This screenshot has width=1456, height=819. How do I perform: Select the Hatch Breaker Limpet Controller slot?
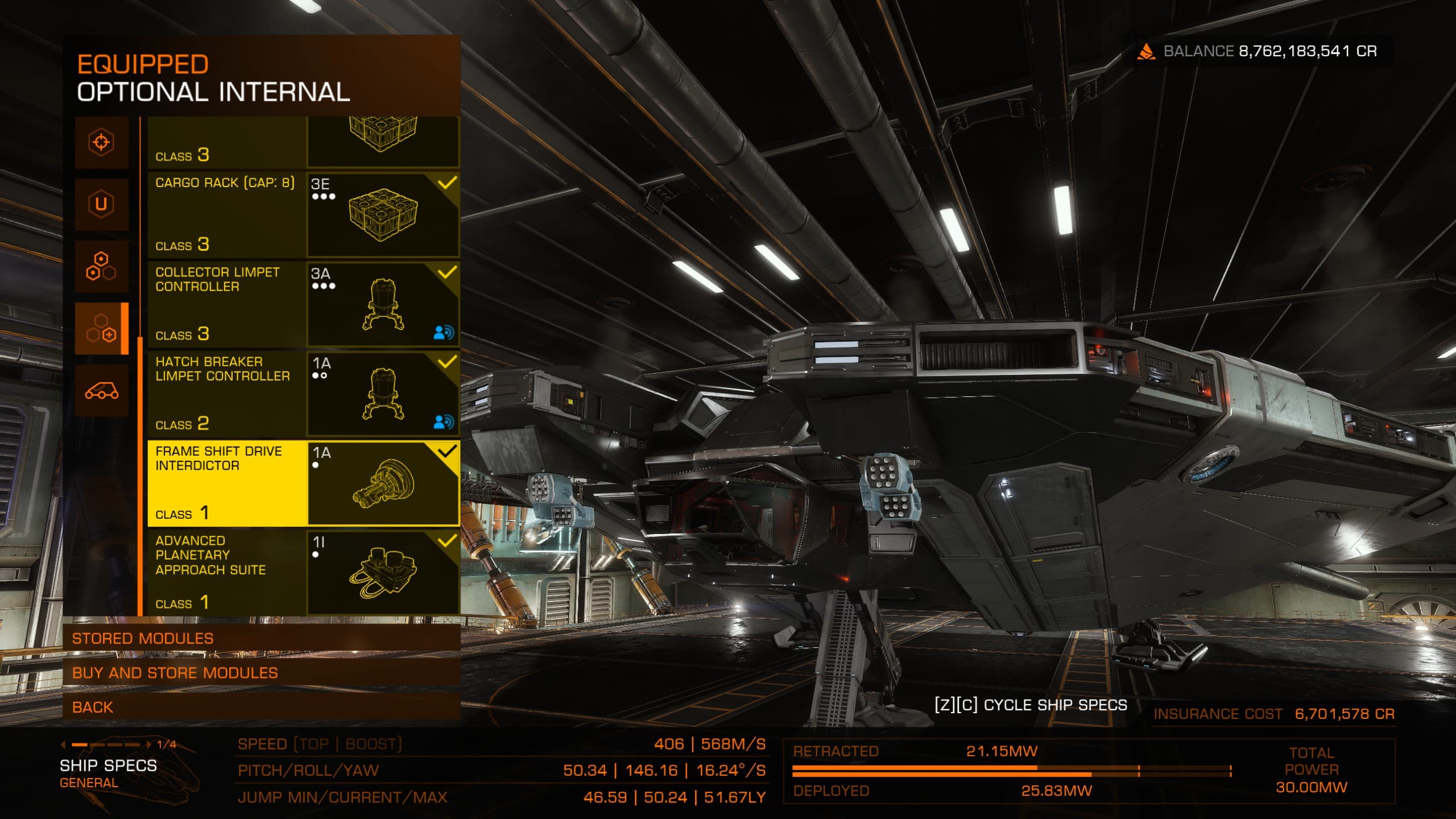click(303, 394)
